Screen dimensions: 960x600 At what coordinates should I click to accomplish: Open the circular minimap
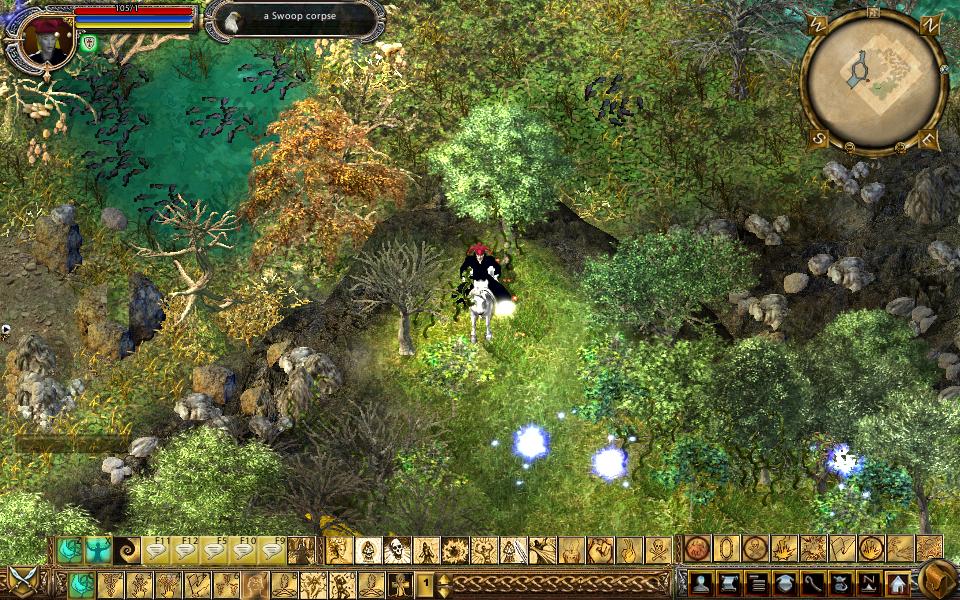(873, 82)
